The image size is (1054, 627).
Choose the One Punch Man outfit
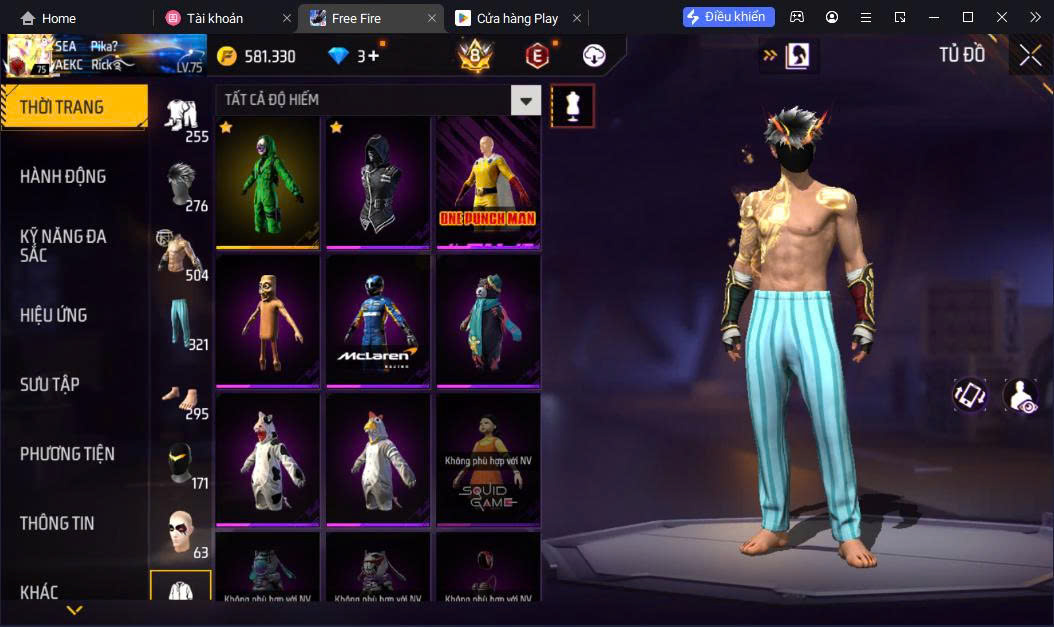click(x=488, y=182)
